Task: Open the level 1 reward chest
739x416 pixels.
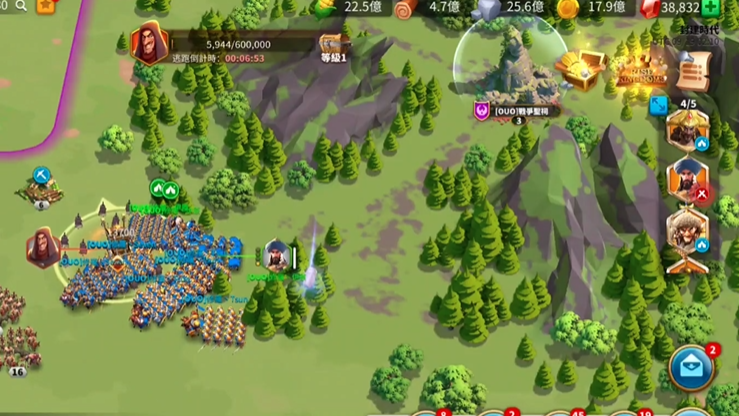Action: (333, 44)
